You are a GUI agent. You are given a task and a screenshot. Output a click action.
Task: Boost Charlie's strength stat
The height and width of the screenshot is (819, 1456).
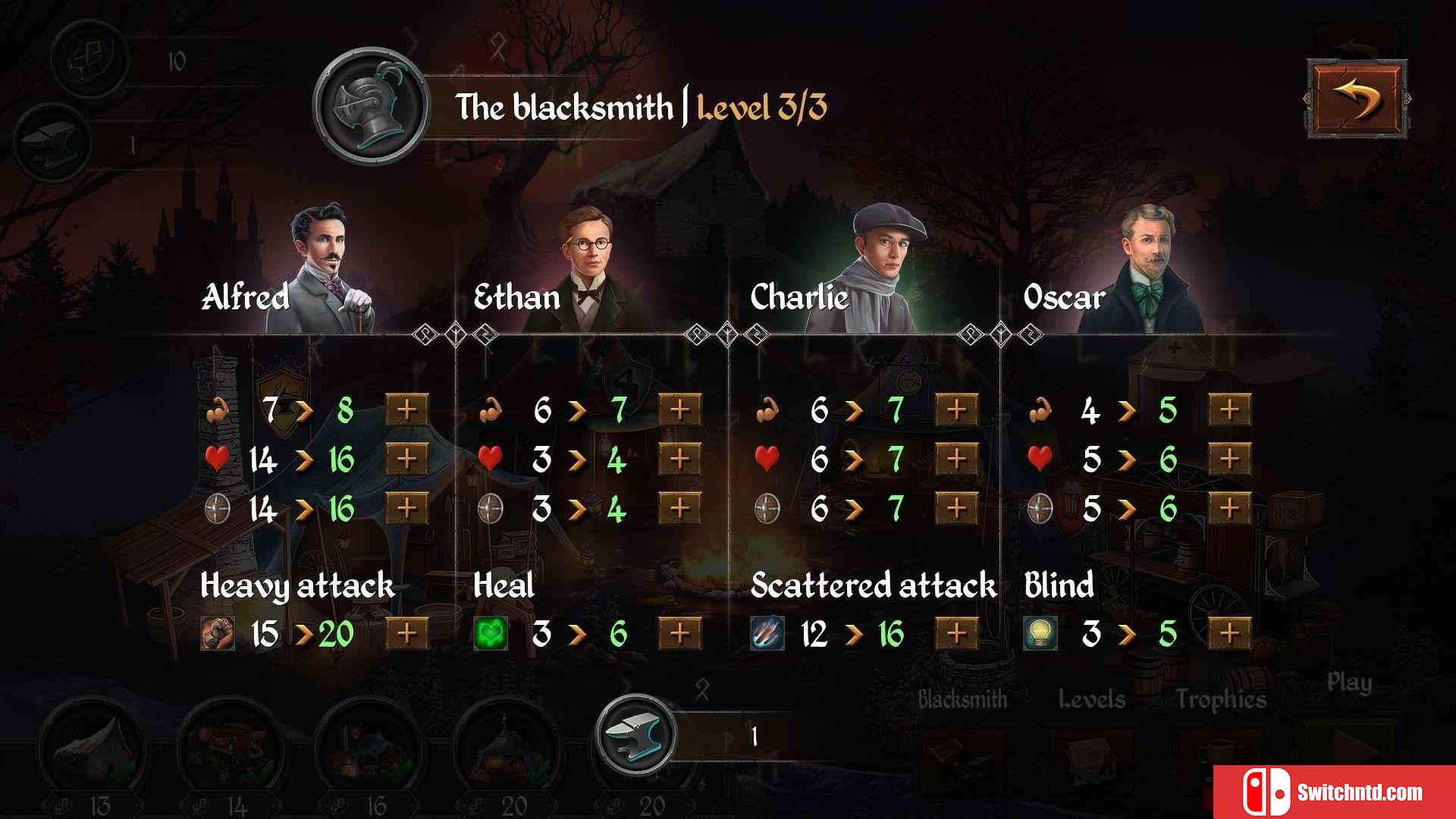[956, 409]
